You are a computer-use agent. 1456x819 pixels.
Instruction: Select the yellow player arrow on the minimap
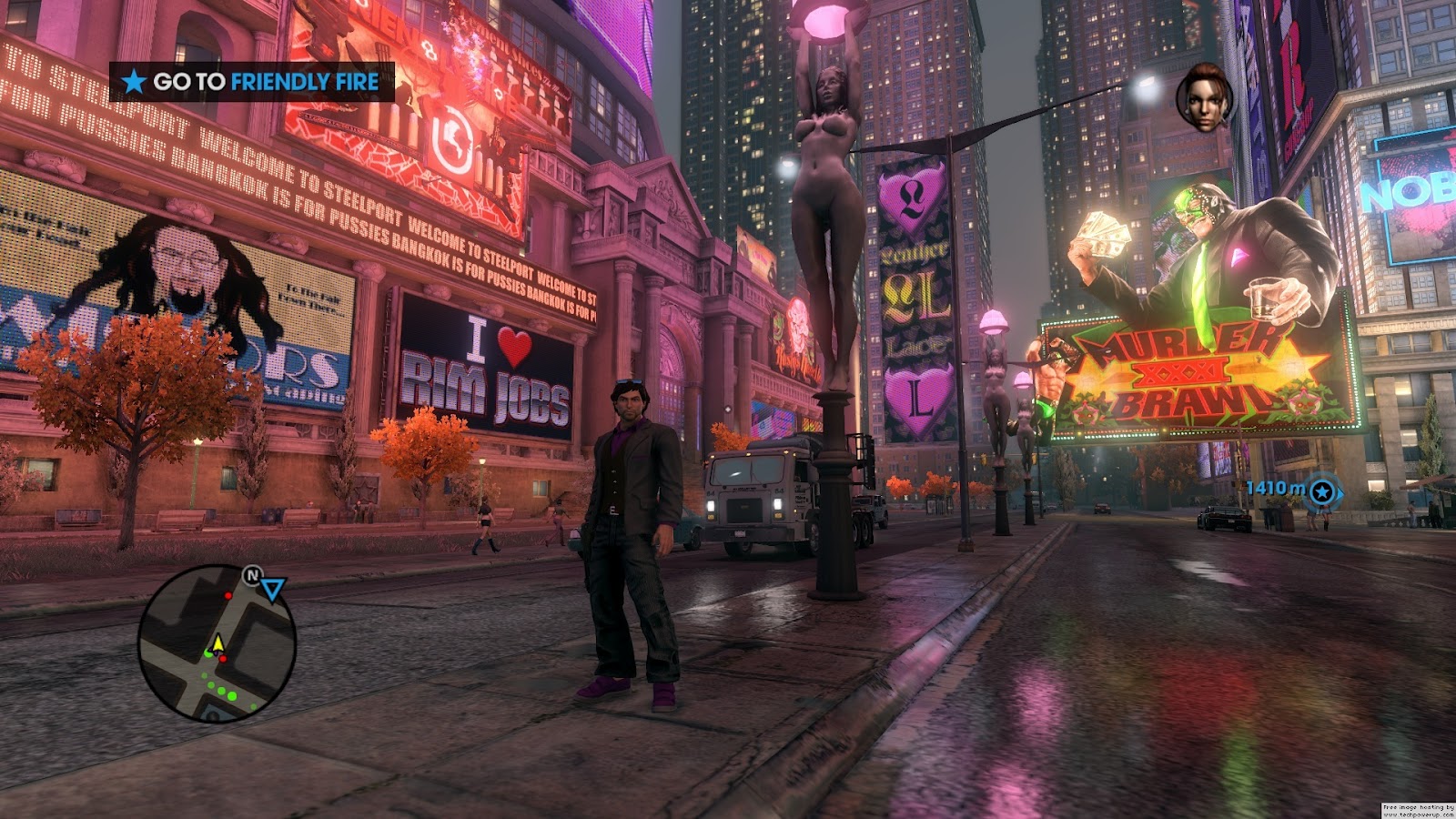click(x=218, y=642)
